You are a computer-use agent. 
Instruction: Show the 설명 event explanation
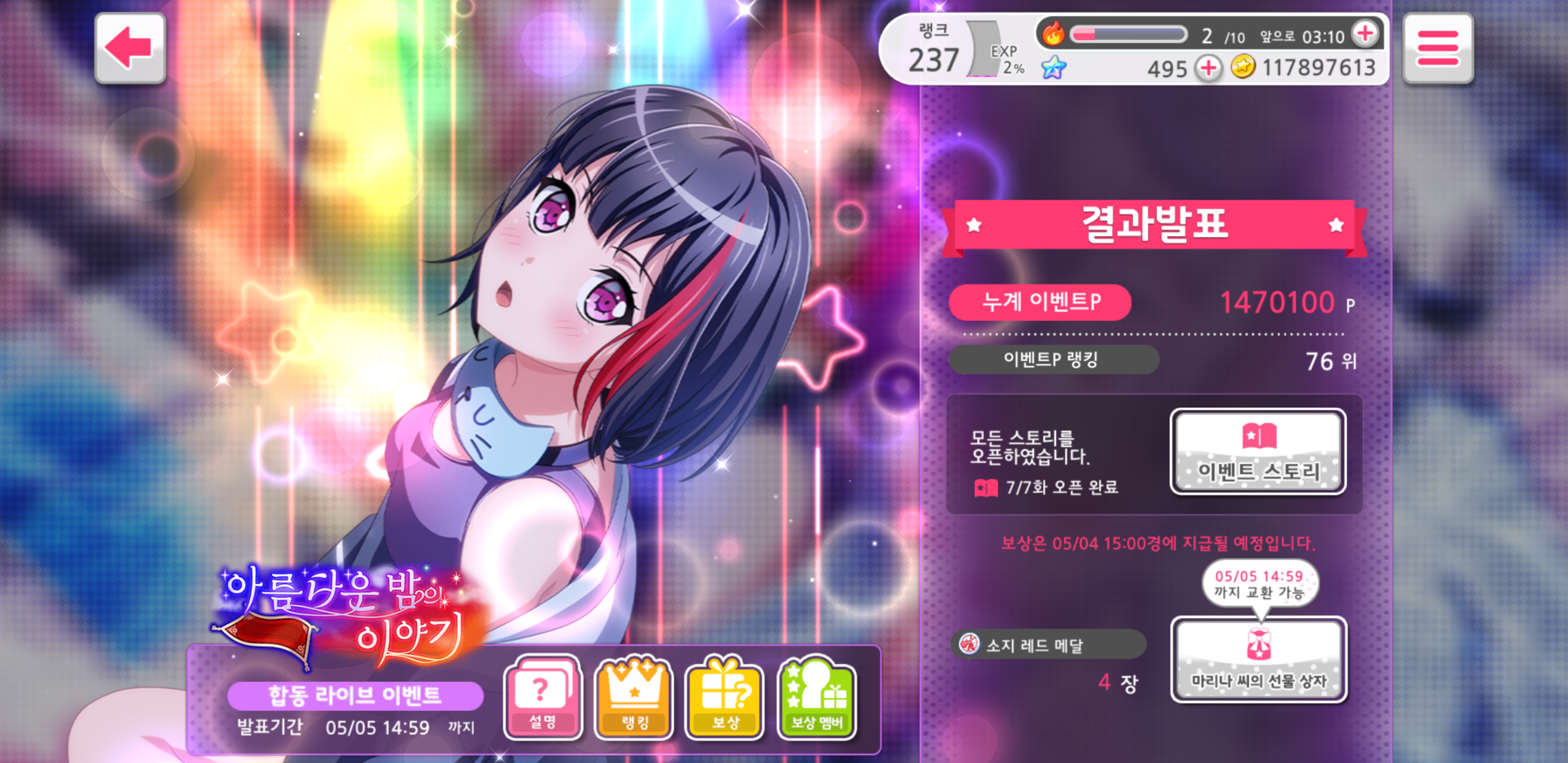pos(542,697)
